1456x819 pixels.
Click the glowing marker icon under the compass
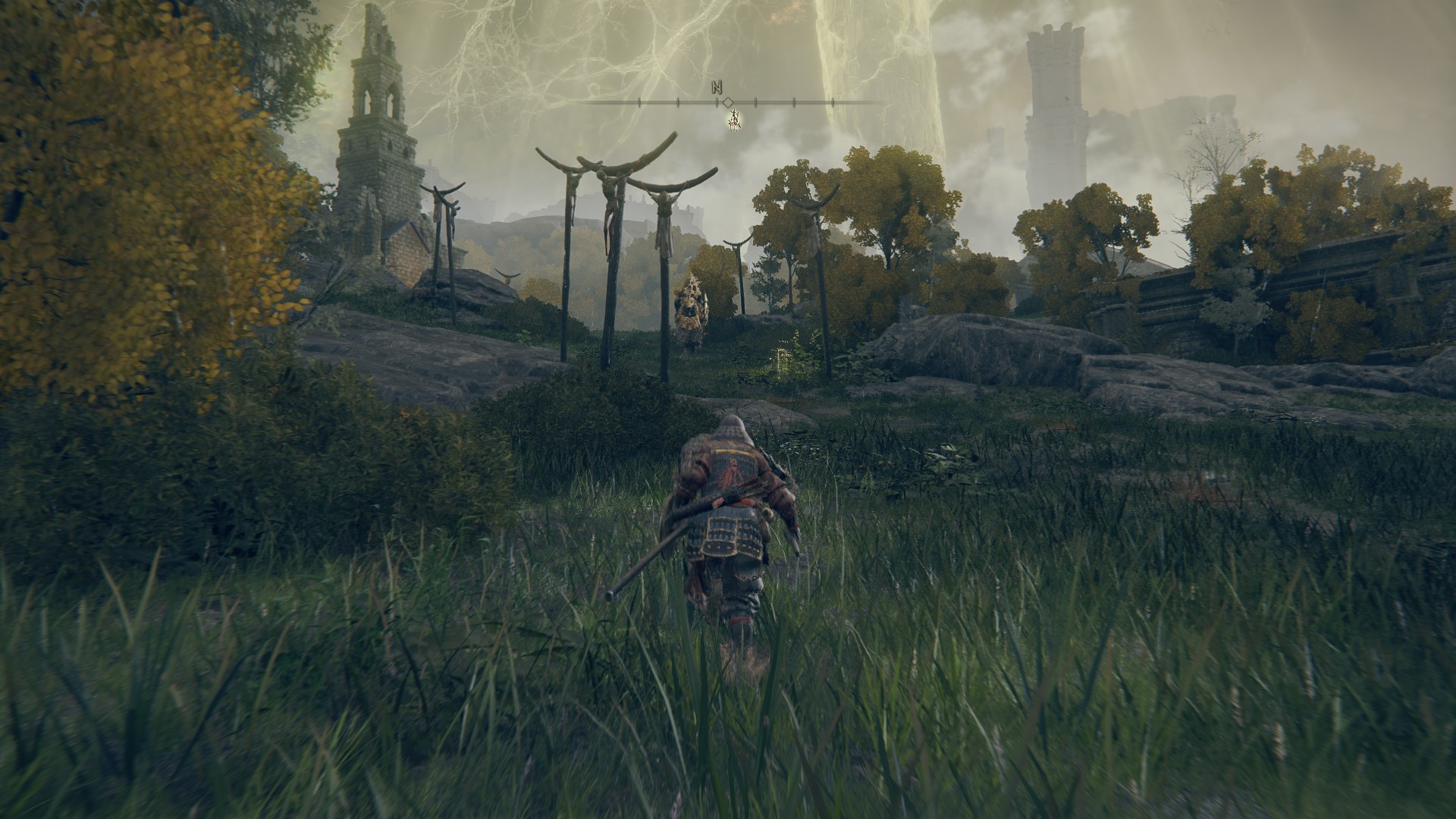[x=733, y=120]
